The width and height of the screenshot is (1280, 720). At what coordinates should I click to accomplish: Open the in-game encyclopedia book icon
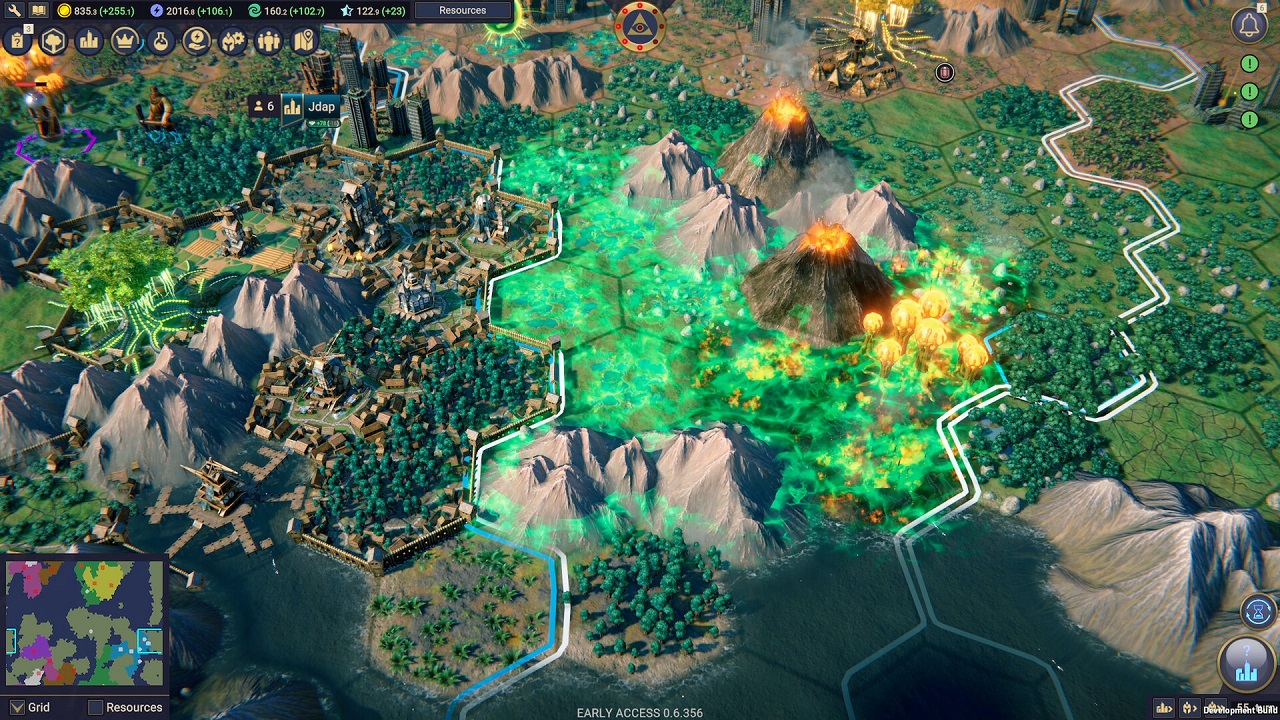point(37,10)
